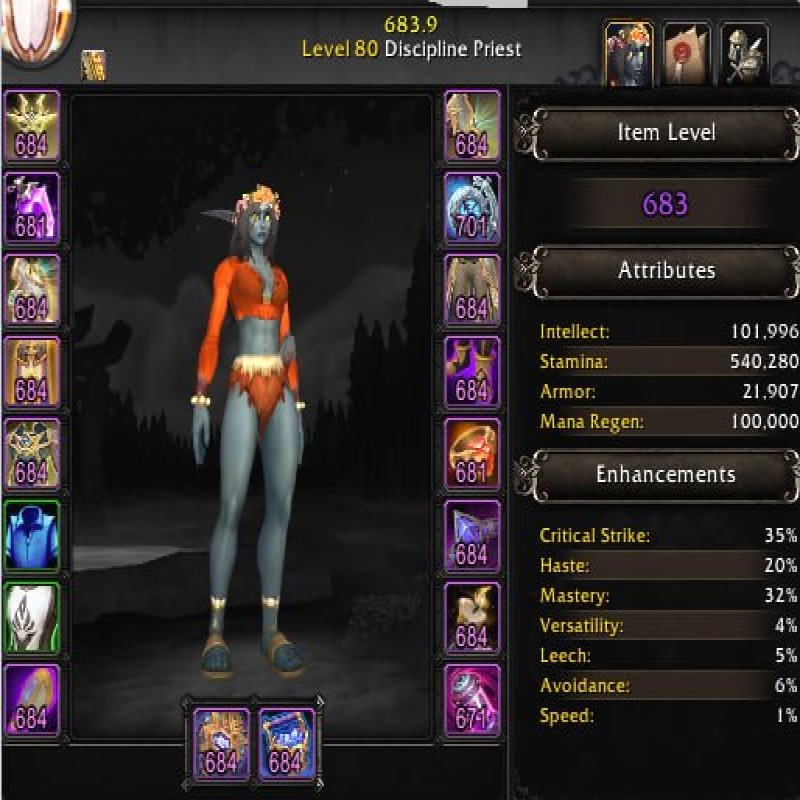800x800 pixels.
Task: Inspect the item level 701 belt
Action: (472, 208)
